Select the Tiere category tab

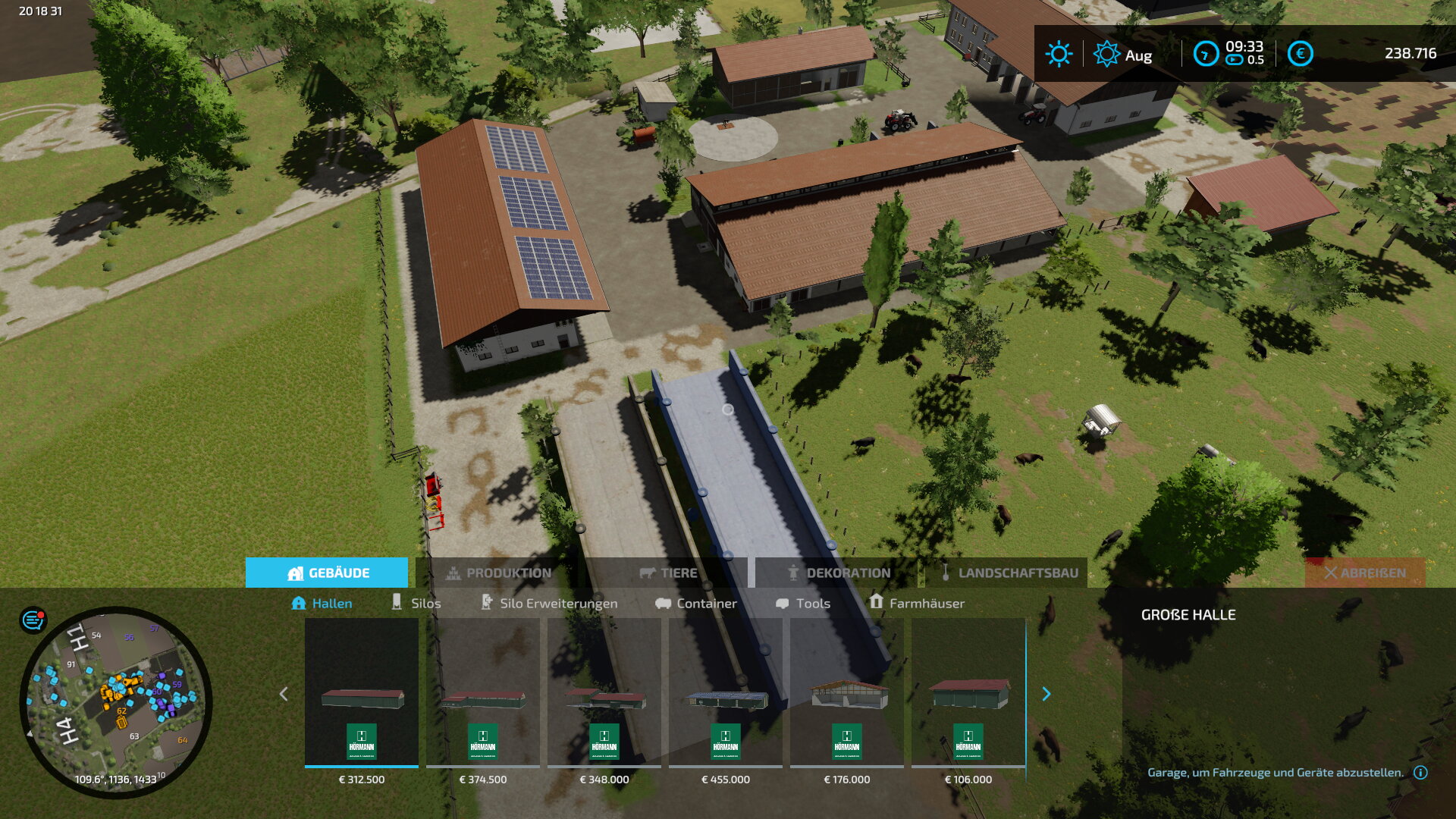coord(668,573)
